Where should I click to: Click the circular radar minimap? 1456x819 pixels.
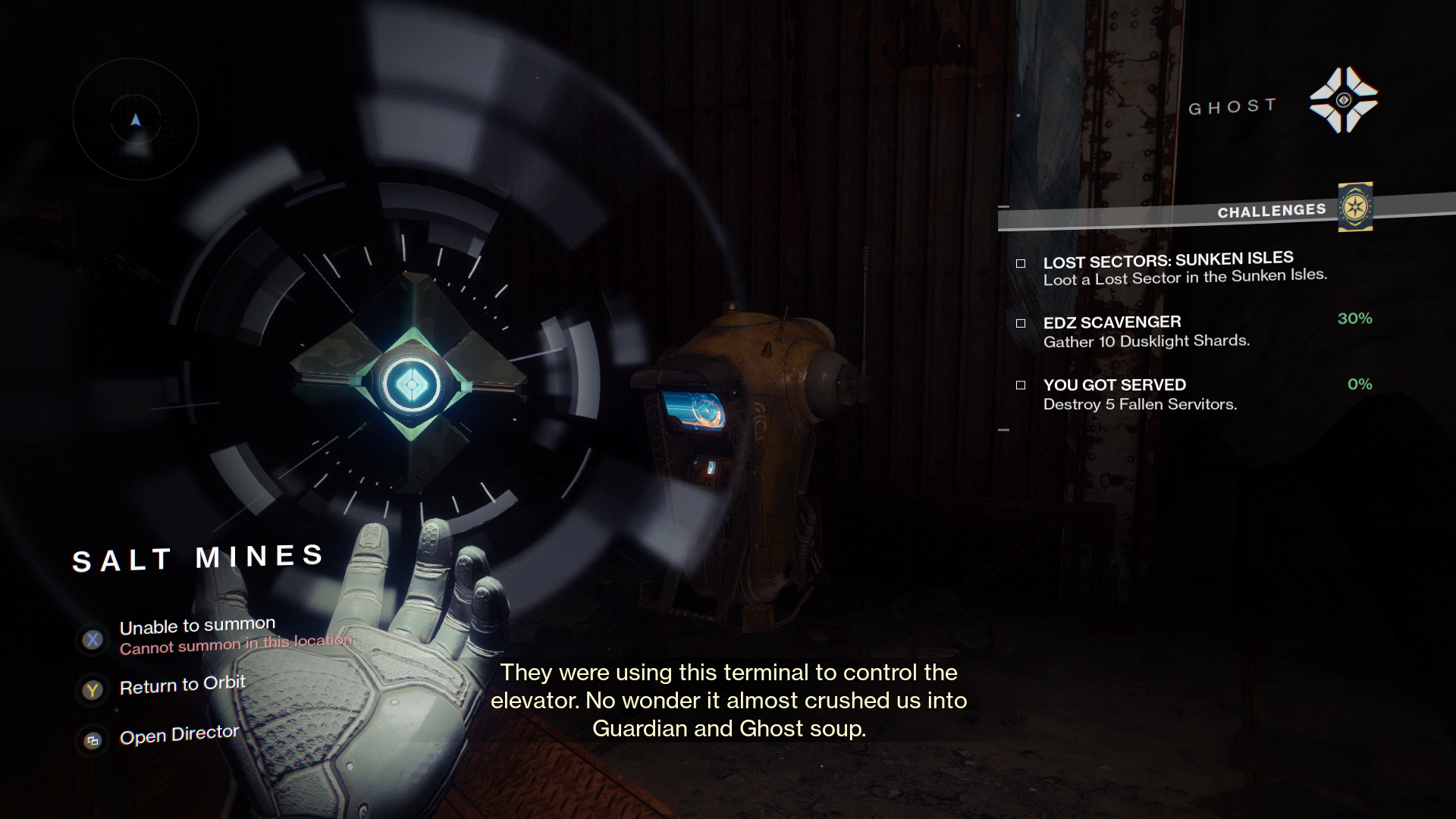coord(136,120)
